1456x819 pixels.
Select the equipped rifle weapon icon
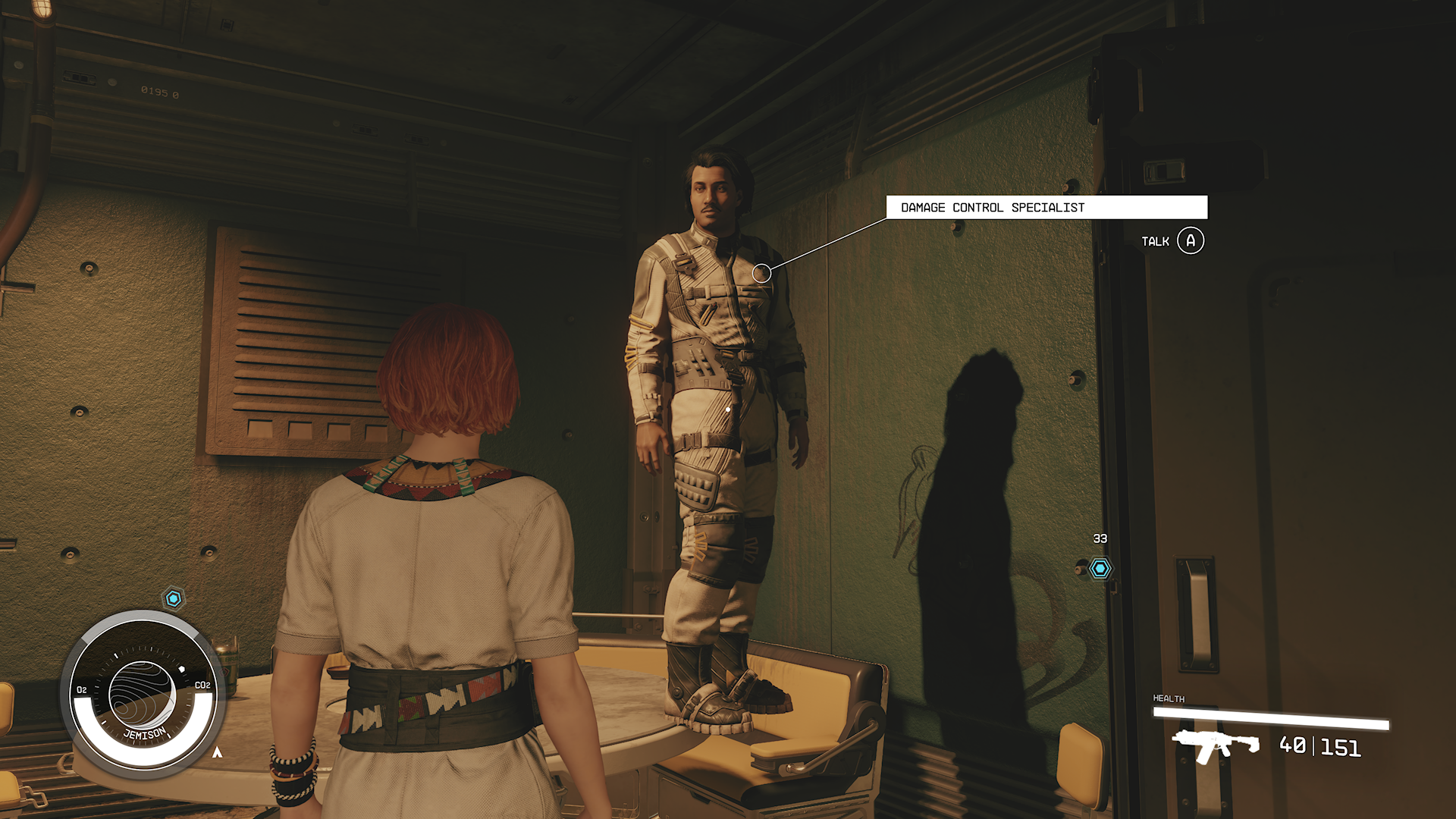(x=1215, y=745)
